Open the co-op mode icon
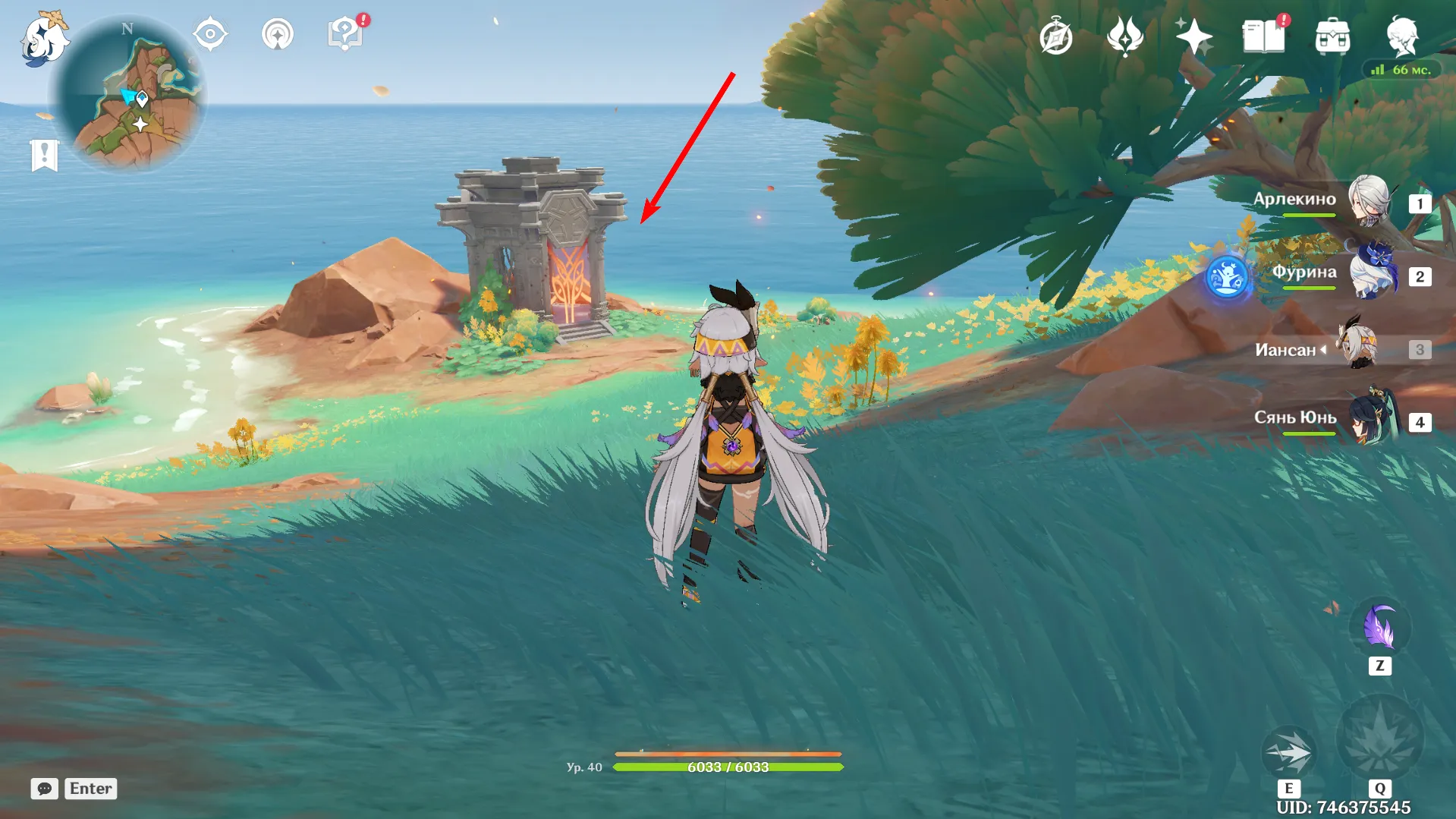 tap(278, 35)
